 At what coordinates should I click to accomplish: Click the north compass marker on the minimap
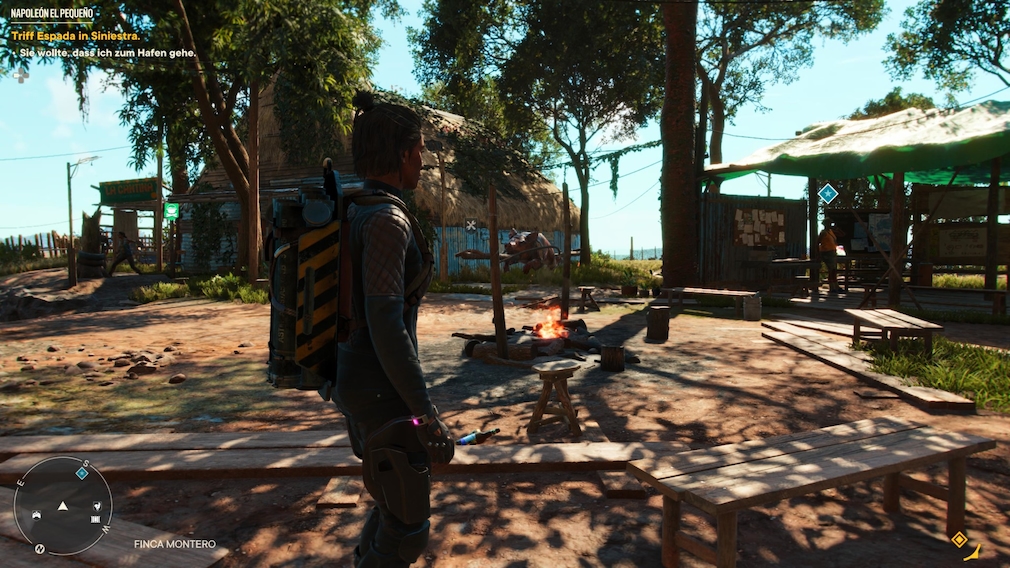[x=40, y=548]
